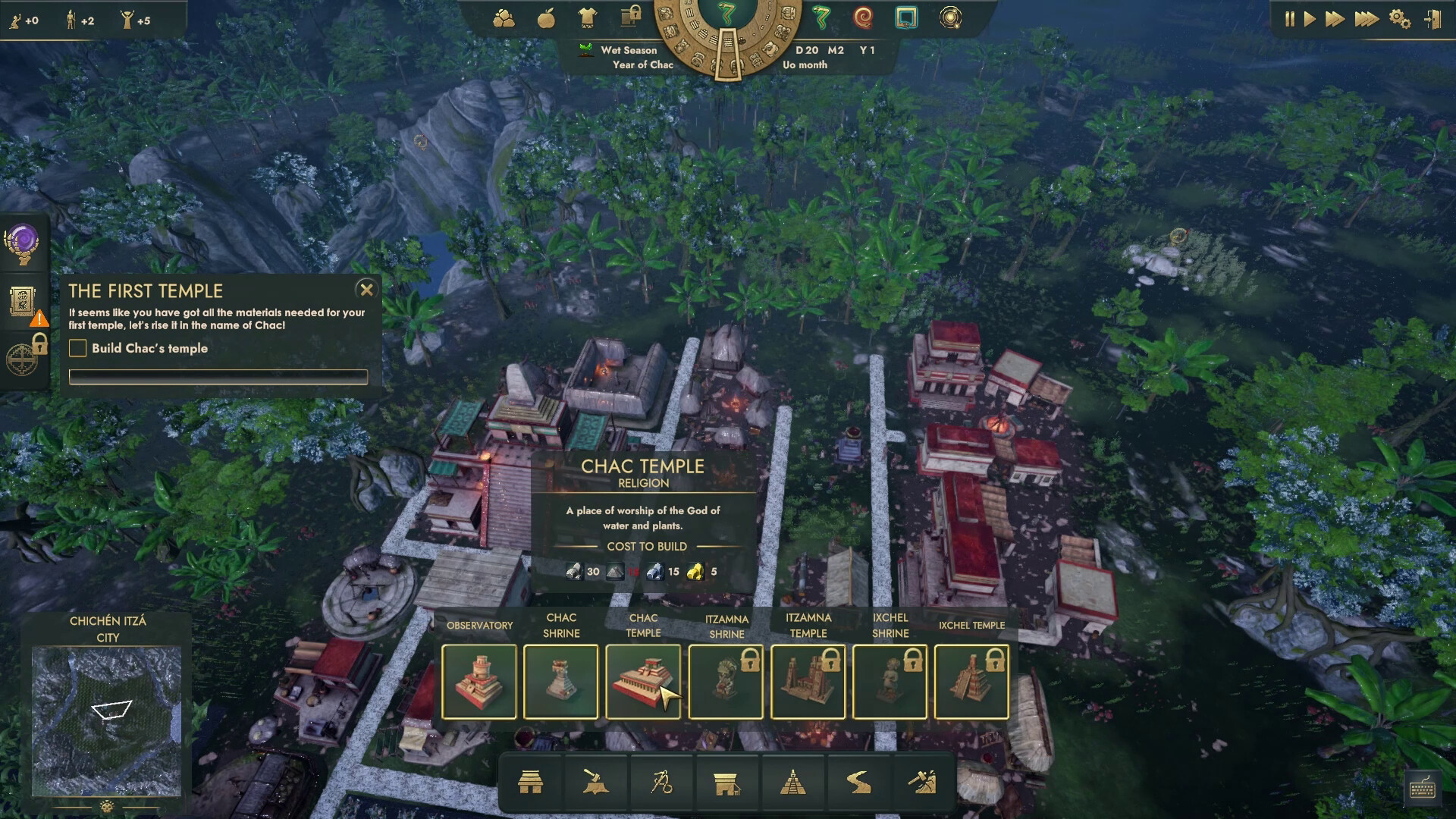Click the Chichén Itzá city minimap
The image size is (1456, 819).
click(x=107, y=720)
